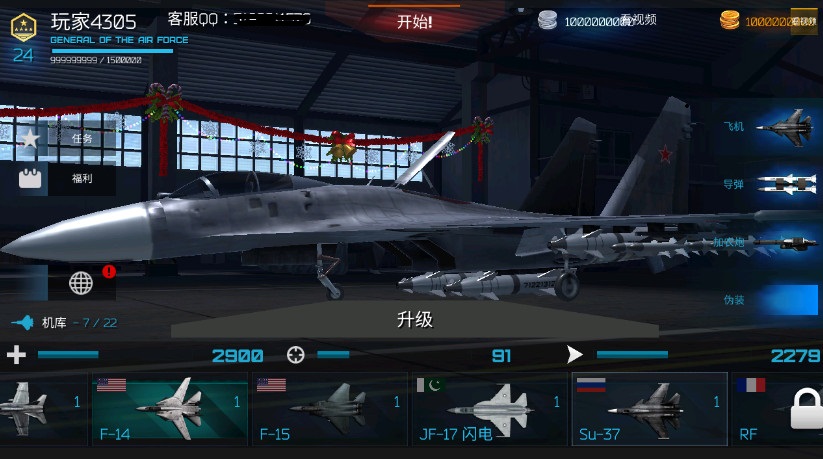The width and height of the screenshot is (823, 459).
Task: Select the F-15 fighter card
Action: pyautogui.click(x=329, y=409)
